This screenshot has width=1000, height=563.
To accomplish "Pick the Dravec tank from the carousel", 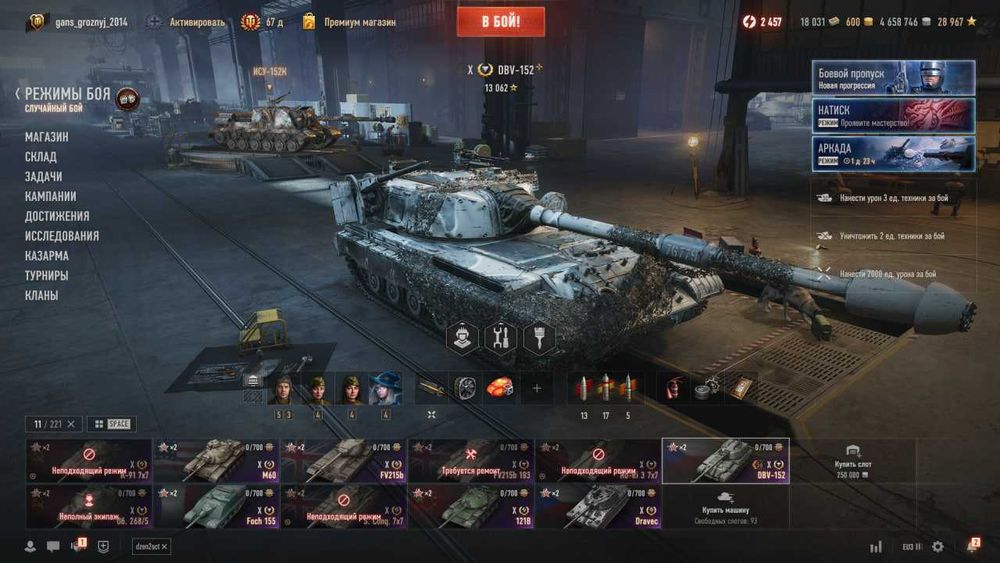I will (x=597, y=506).
